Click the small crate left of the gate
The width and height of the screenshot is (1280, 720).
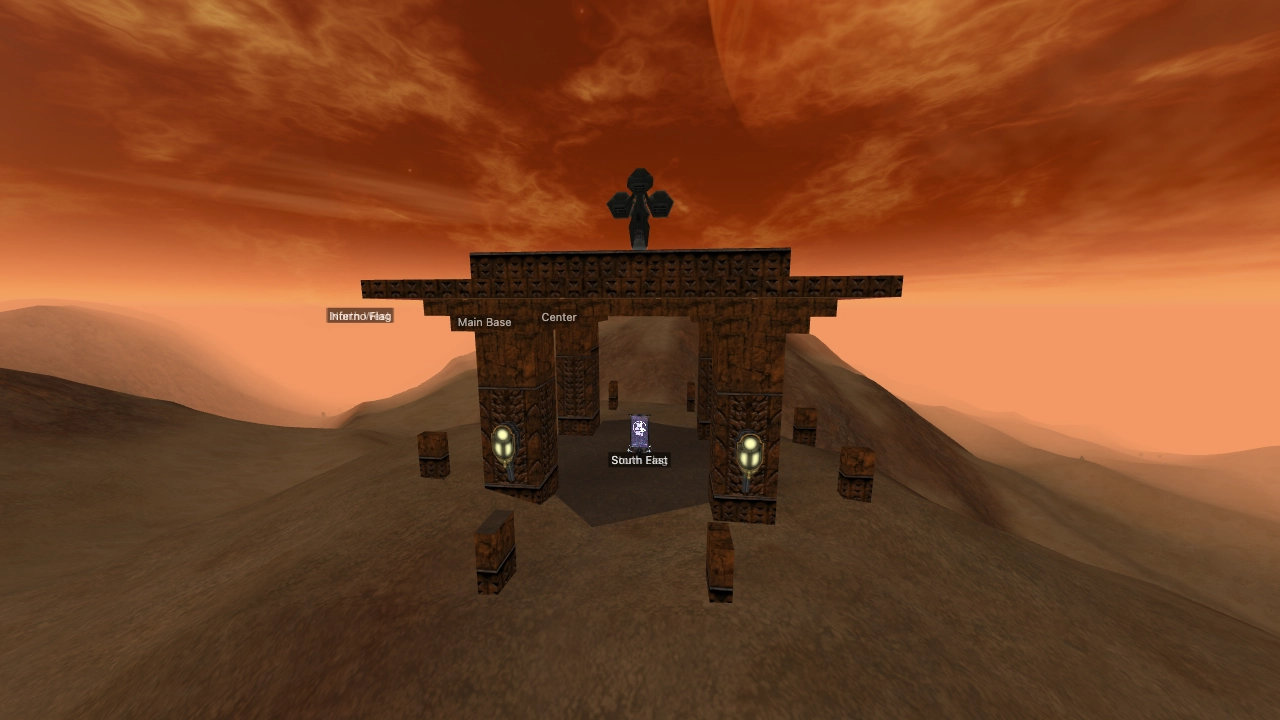(x=433, y=455)
